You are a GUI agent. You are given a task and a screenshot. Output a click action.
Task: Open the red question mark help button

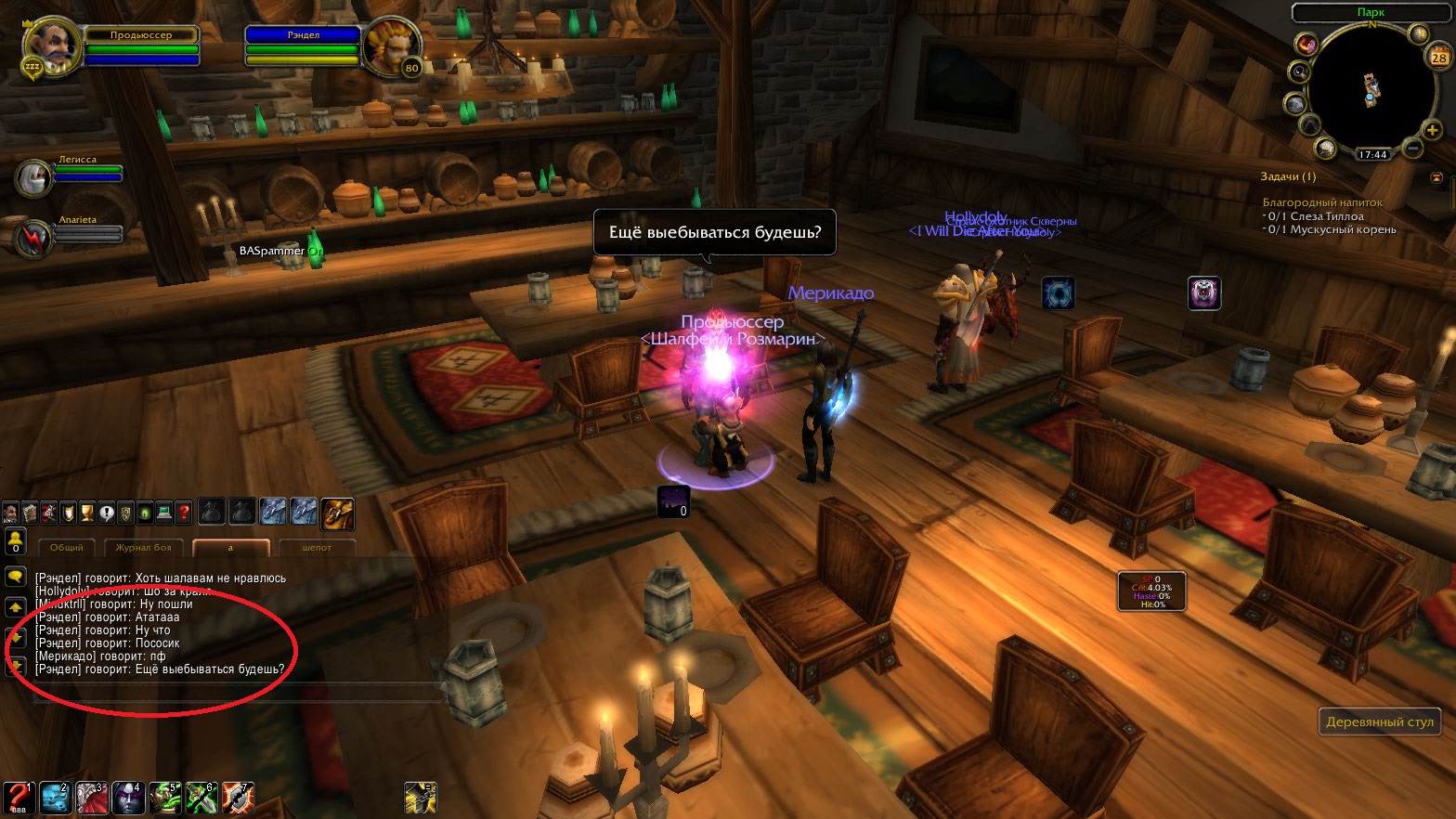(x=184, y=512)
